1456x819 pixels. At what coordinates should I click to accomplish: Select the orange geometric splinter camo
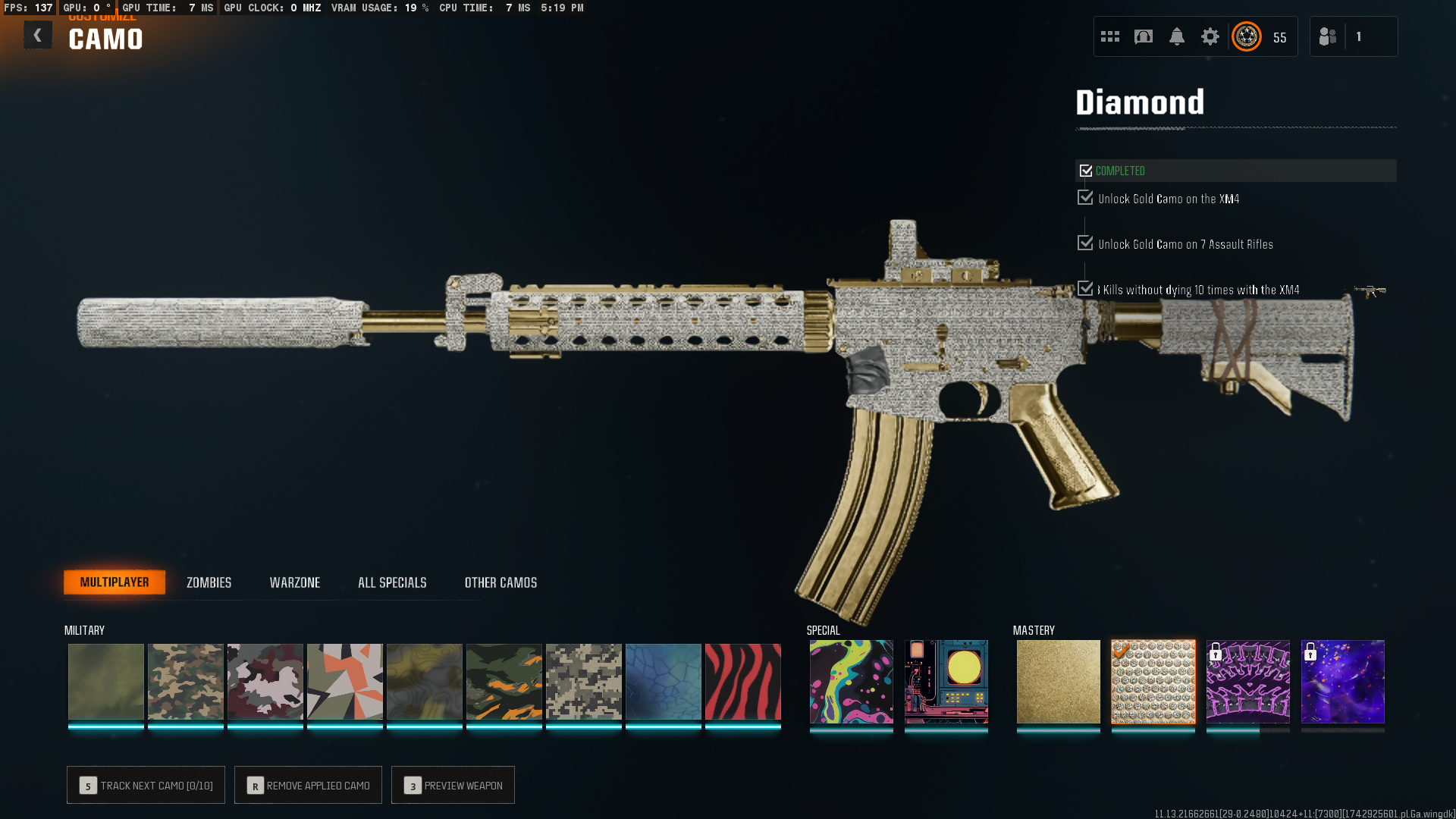345,682
